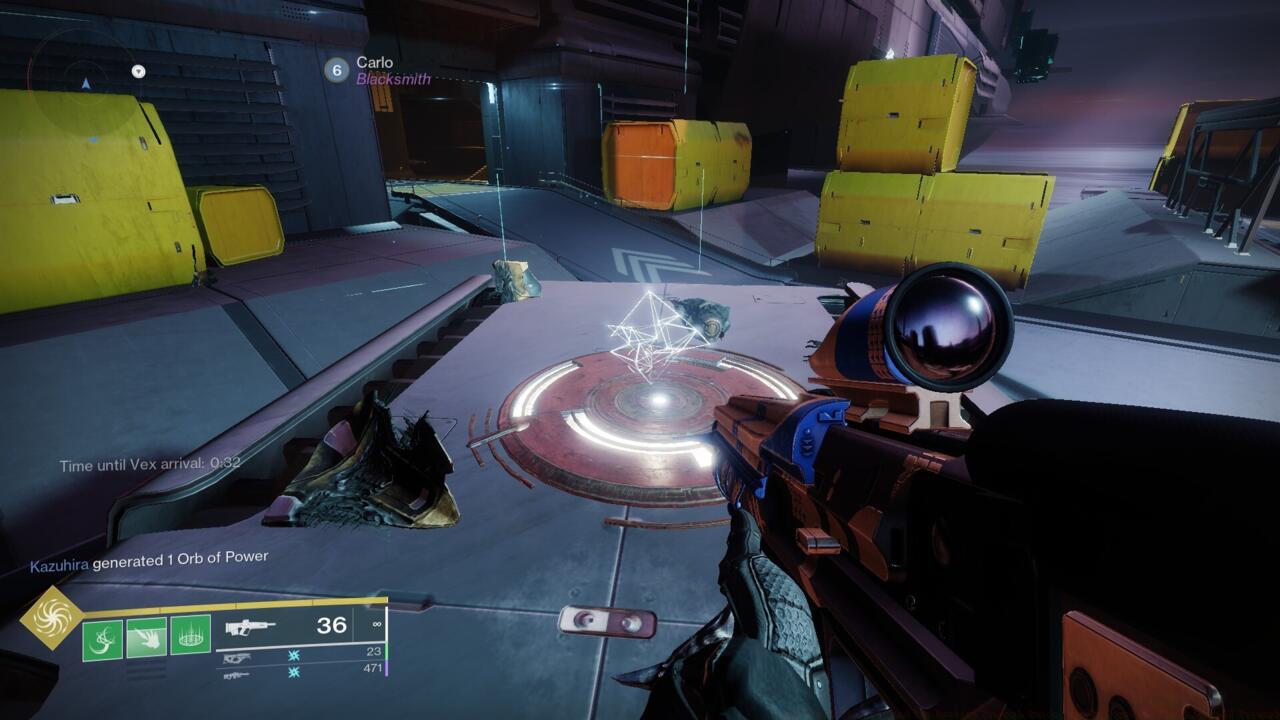The width and height of the screenshot is (1280, 720).
Task: Click the glowing Vex confluence marker
Action: [x=650, y=330]
